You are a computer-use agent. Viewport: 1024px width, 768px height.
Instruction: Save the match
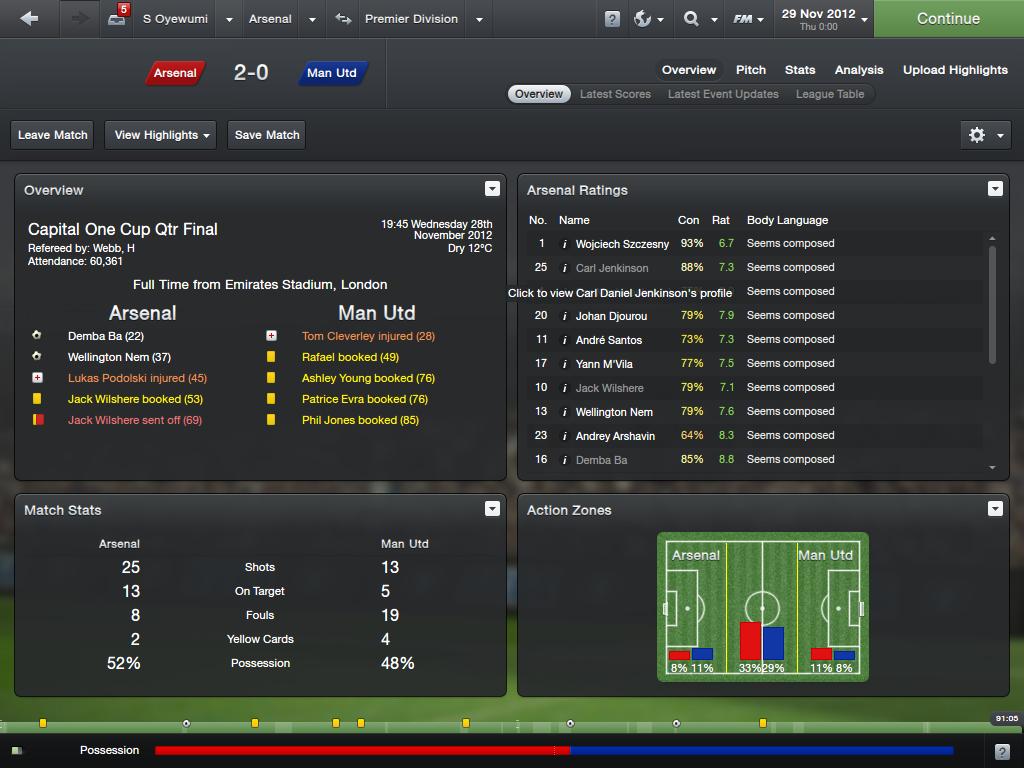pyautogui.click(x=267, y=135)
